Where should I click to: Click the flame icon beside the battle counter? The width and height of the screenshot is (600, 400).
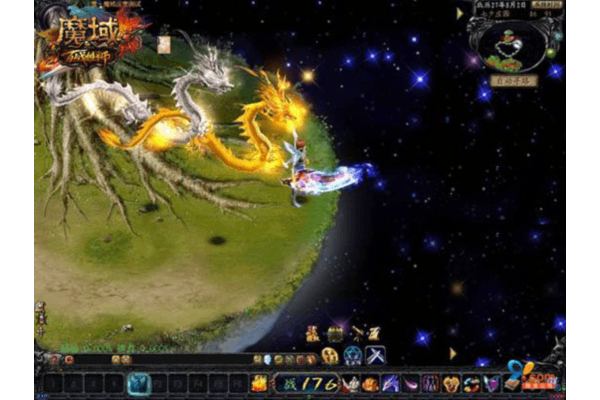point(260,382)
